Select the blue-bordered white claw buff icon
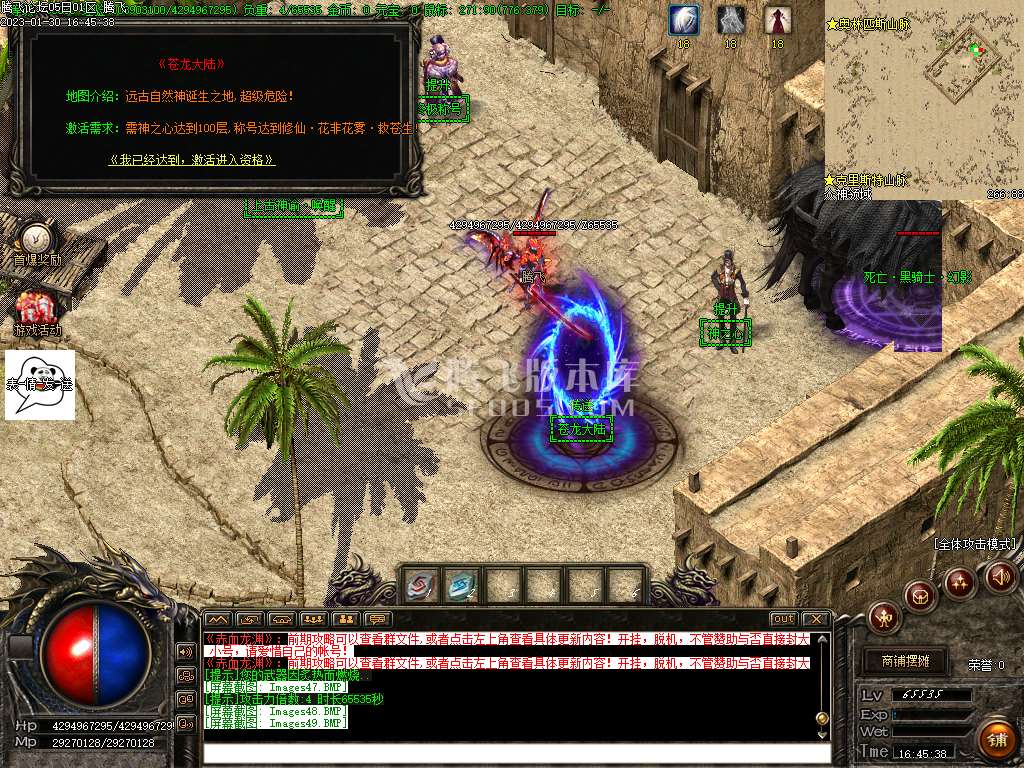The image size is (1024, 768). [x=683, y=19]
